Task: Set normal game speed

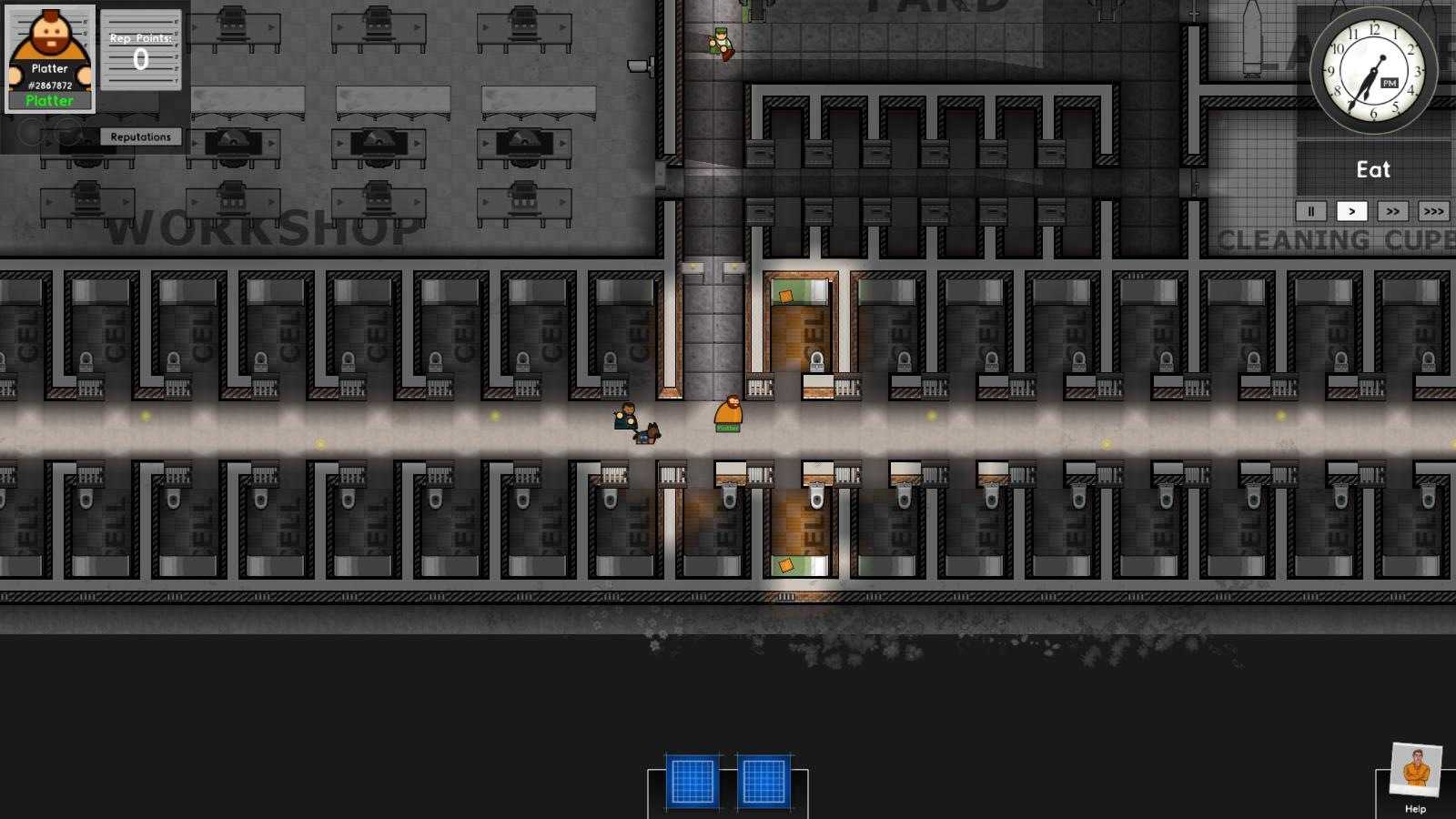Action: click(x=1353, y=211)
